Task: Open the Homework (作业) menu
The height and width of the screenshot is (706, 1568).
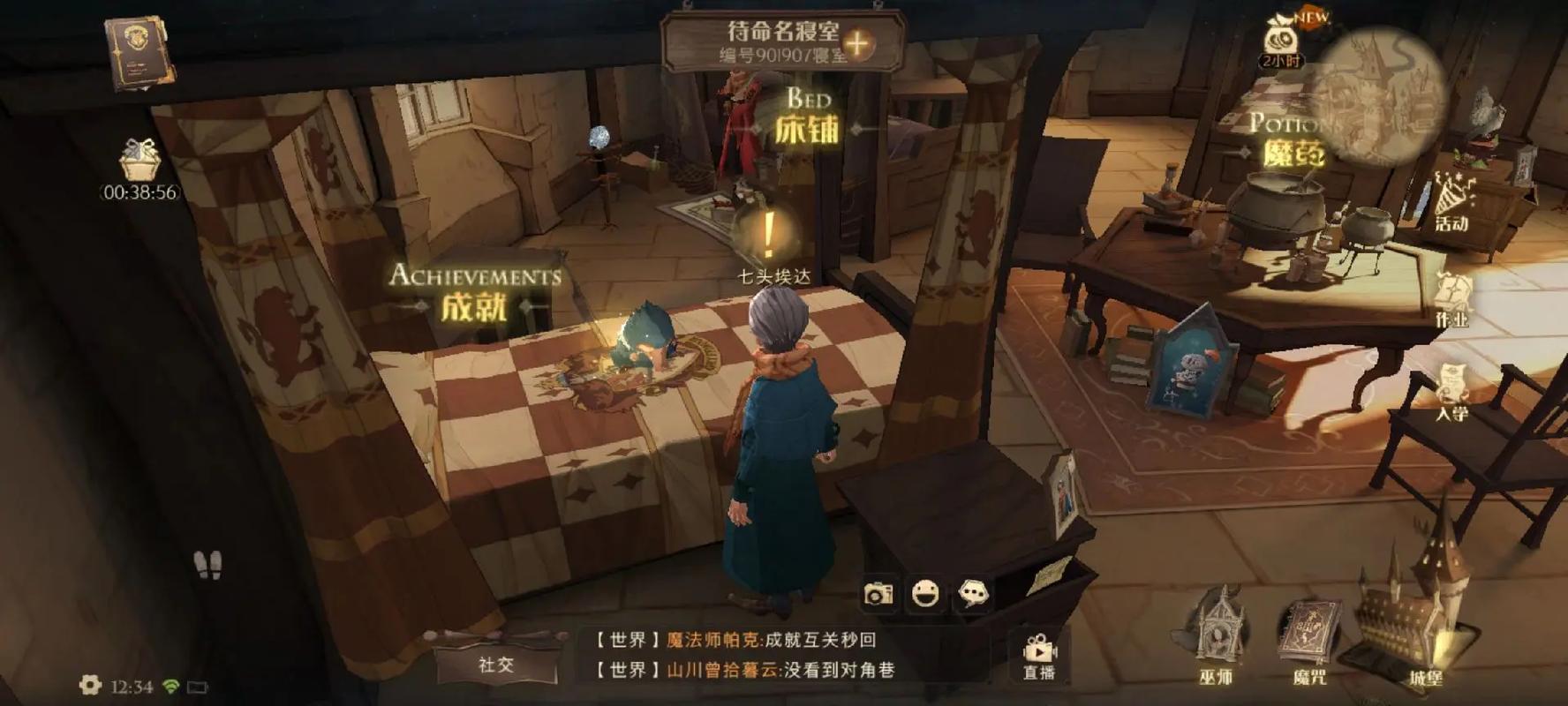Action: point(1451,298)
